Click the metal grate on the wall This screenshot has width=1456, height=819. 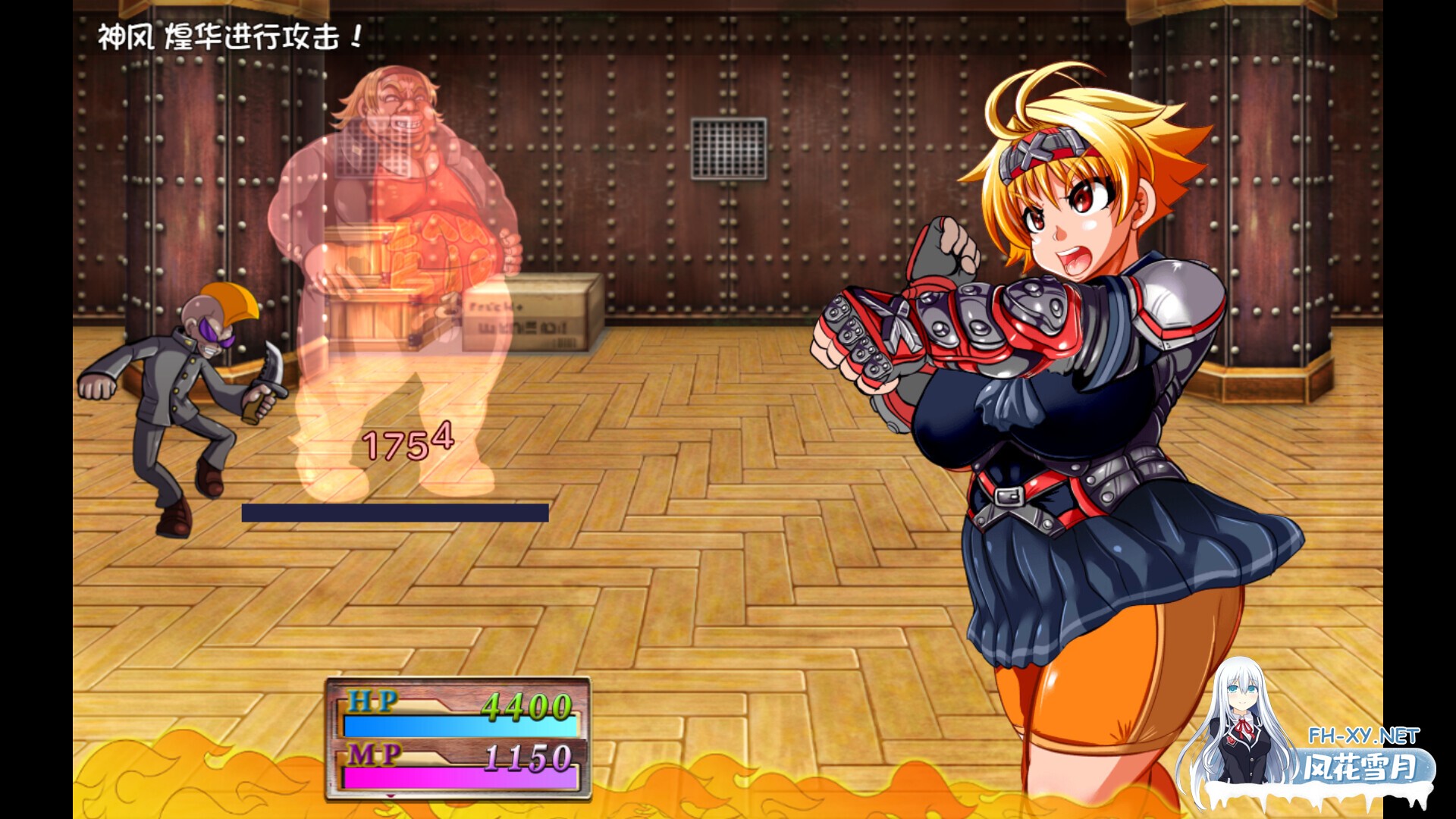pos(728,148)
